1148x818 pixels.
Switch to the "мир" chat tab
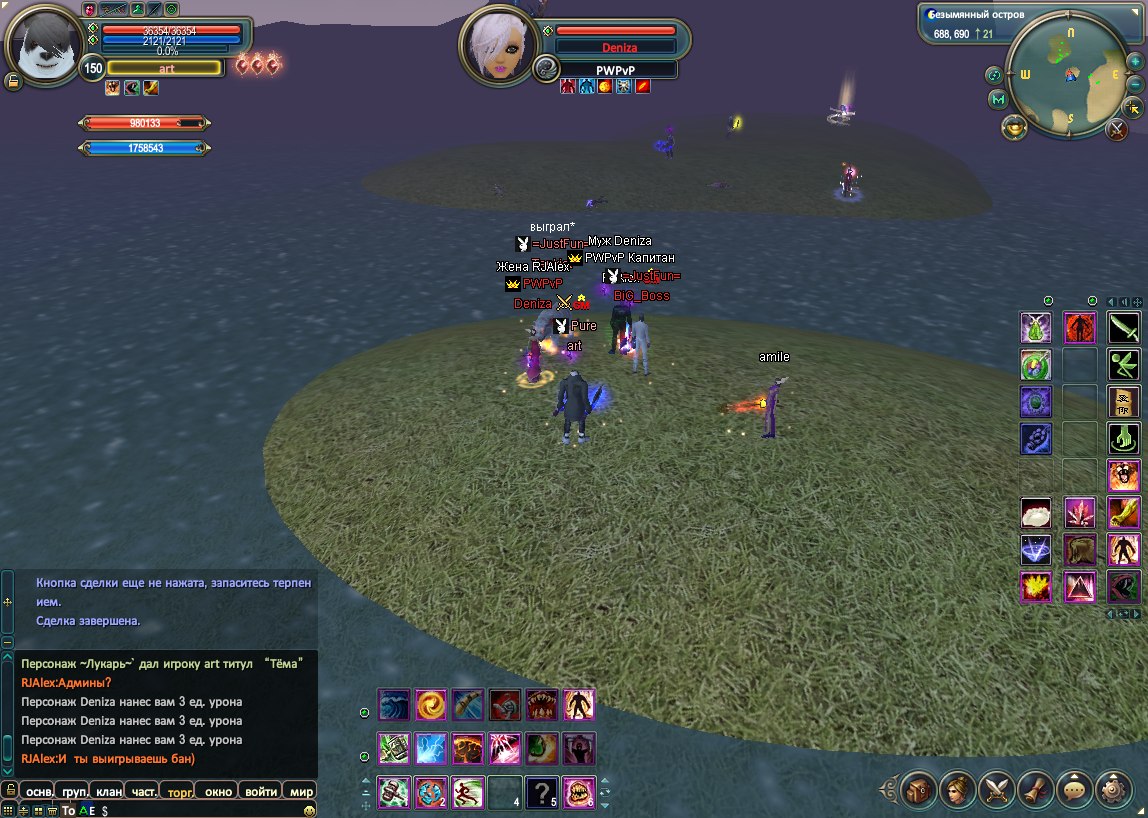301,791
